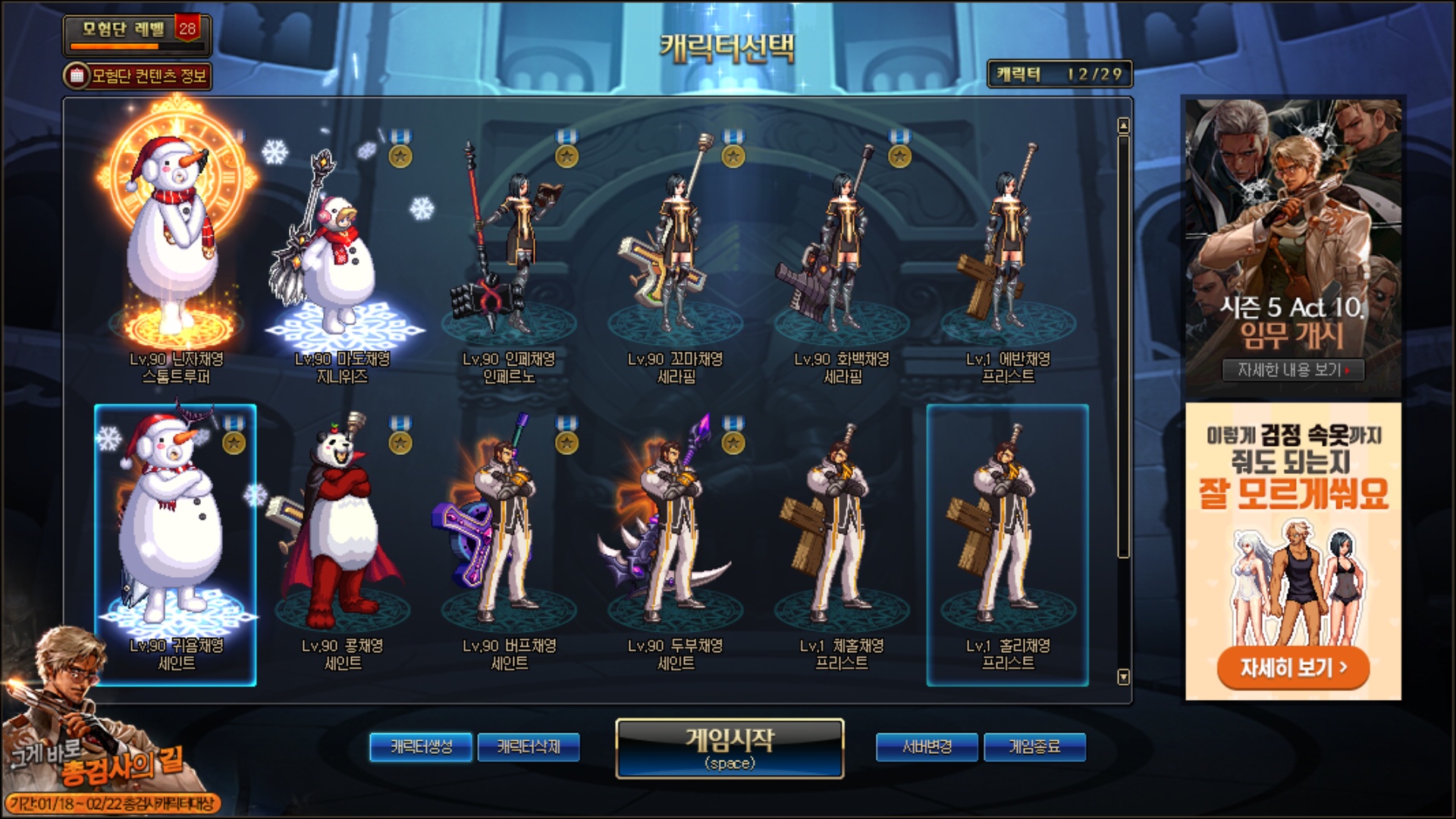Exit via the 게임종료 button
Viewport: 1456px width, 819px height.
(1034, 747)
